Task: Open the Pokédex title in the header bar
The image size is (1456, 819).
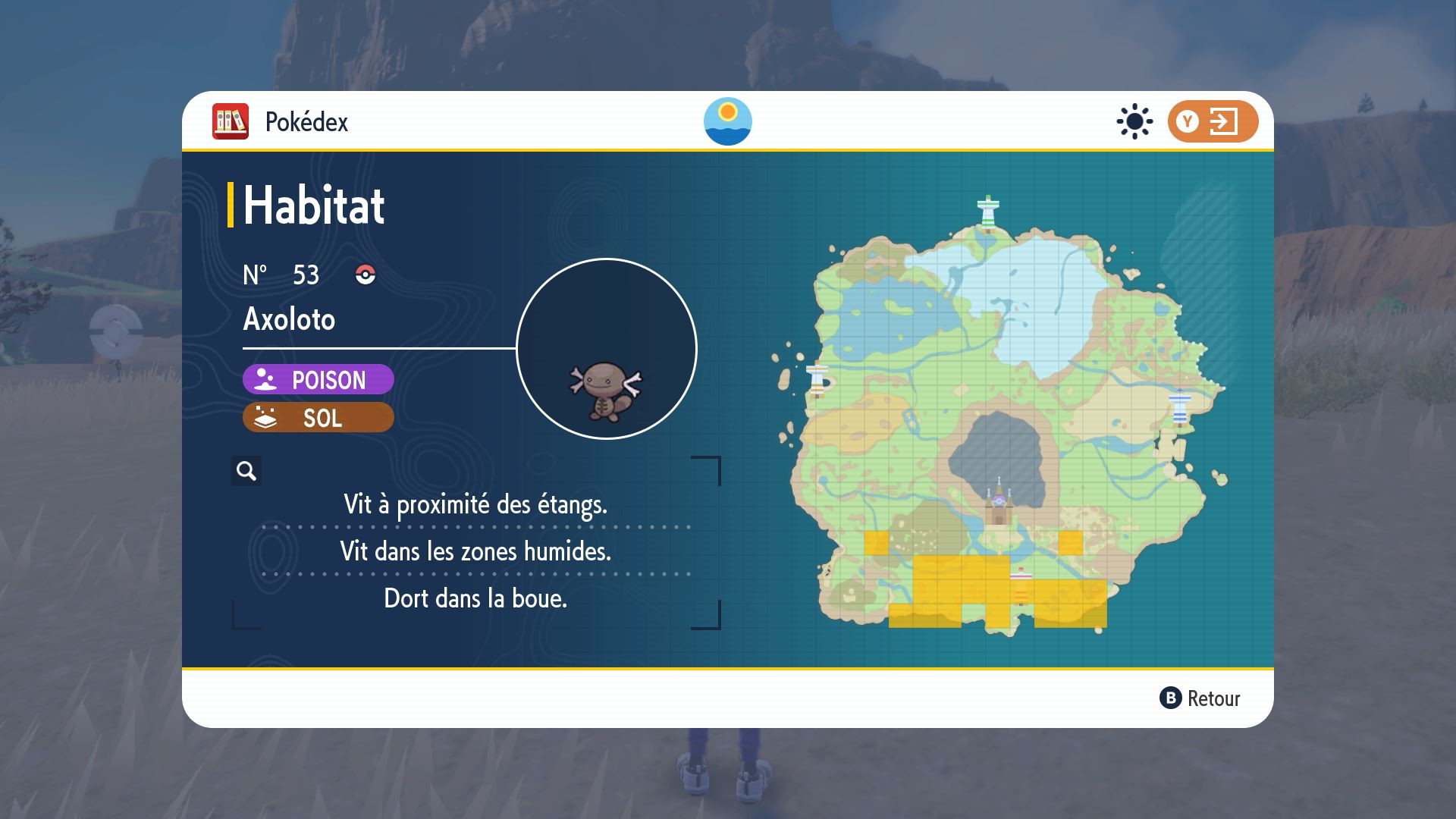Action: [x=306, y=121]
